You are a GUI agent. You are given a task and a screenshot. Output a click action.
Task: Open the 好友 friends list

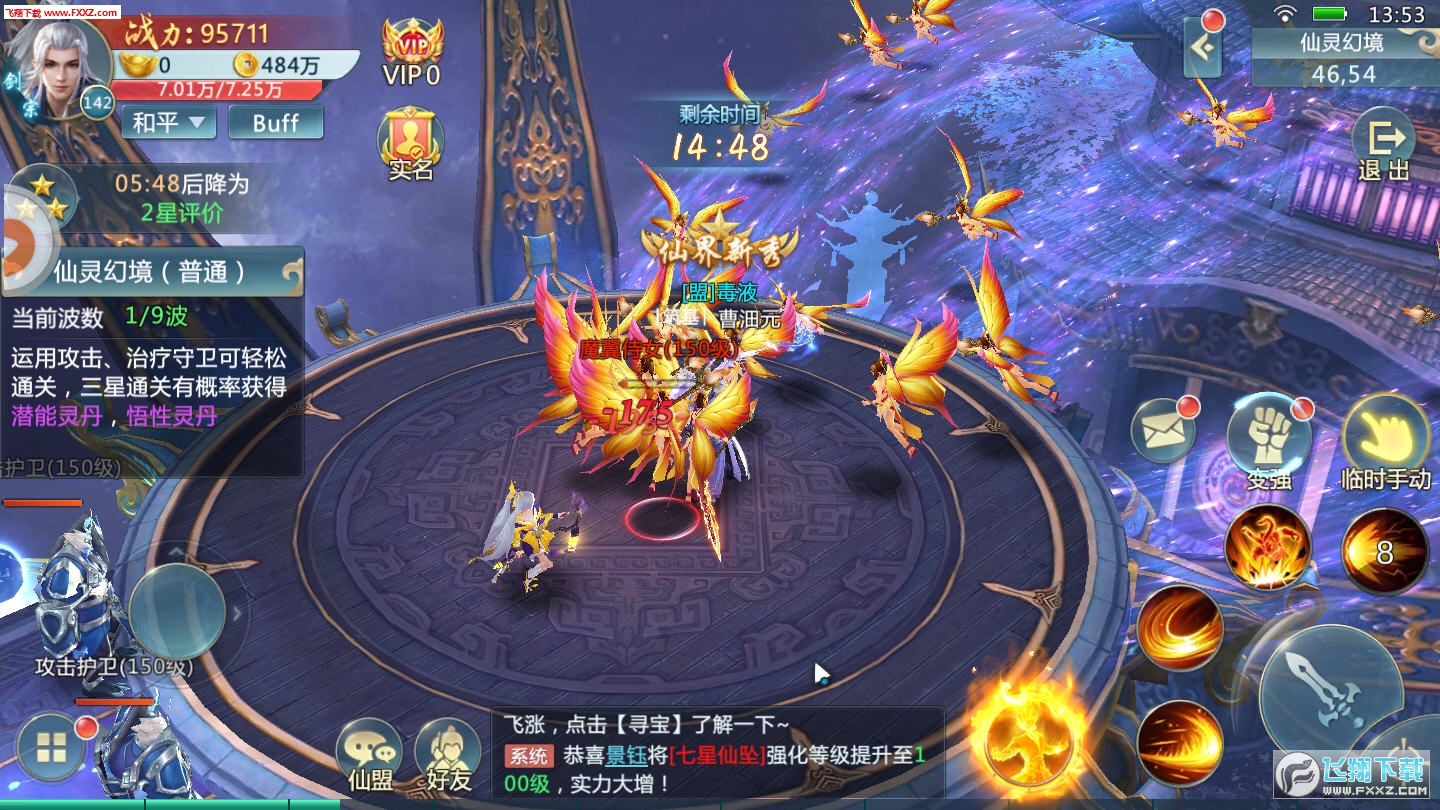(448, 755)
